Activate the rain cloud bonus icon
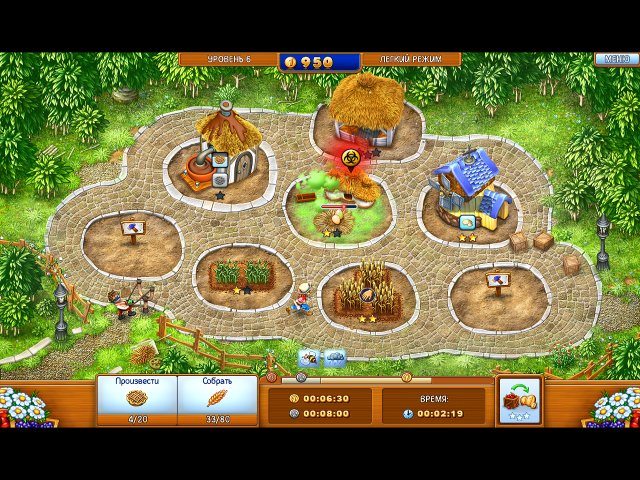 [333, 357]
